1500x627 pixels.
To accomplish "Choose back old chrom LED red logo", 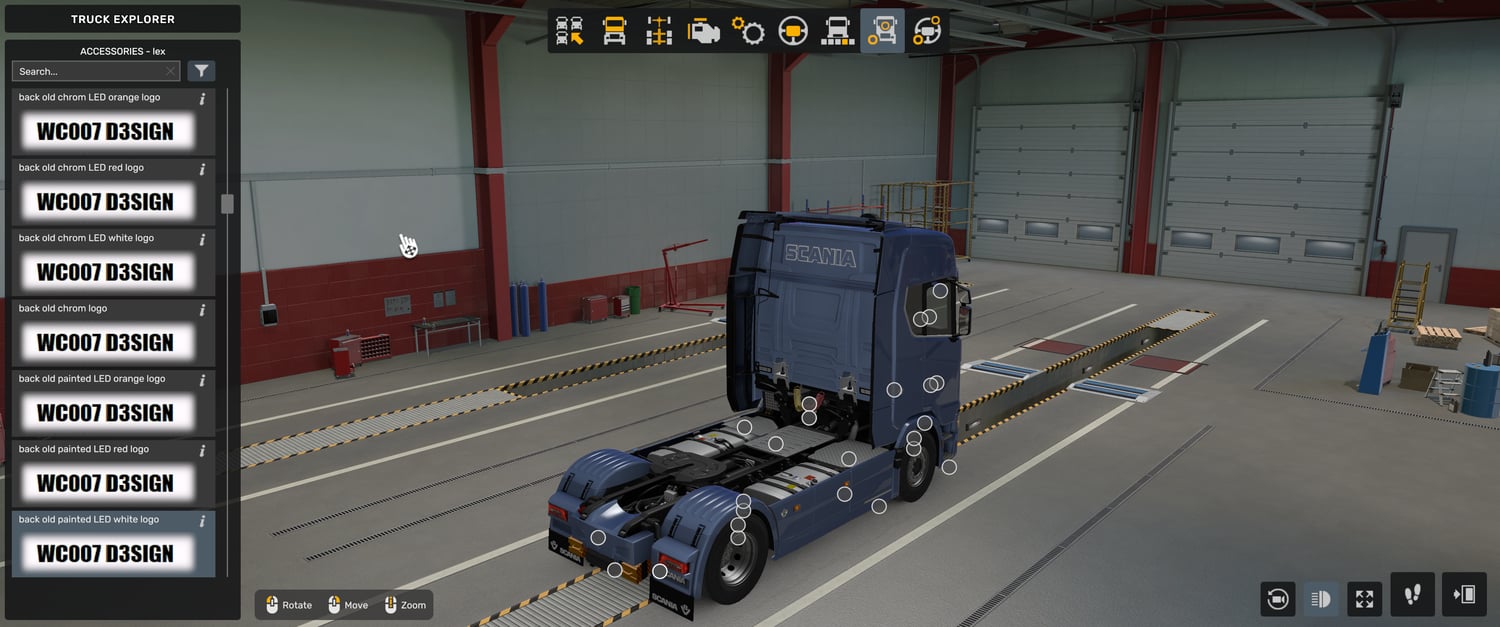I will 106,201.
